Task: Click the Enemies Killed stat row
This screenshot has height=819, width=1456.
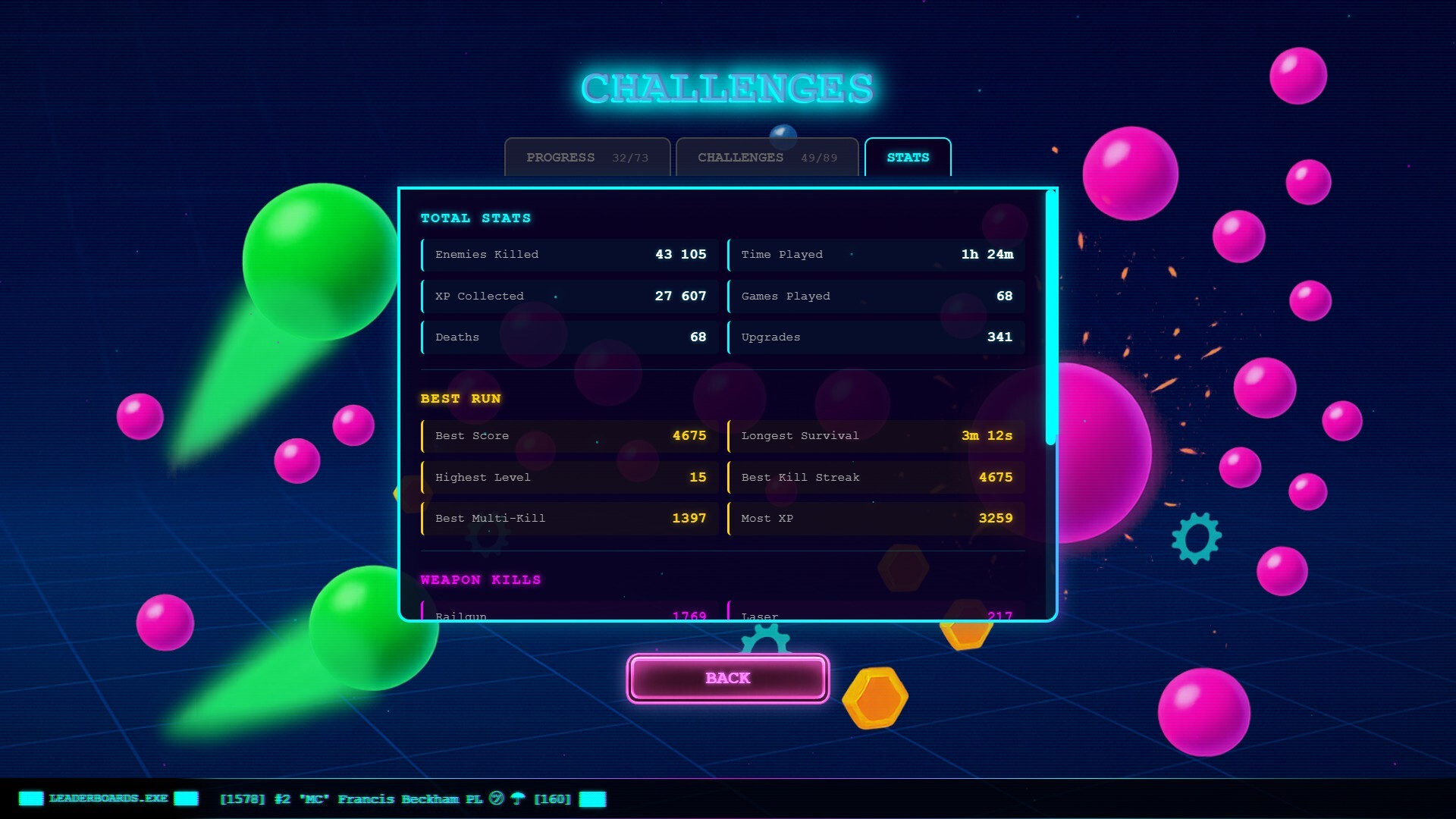Action: 569,255
